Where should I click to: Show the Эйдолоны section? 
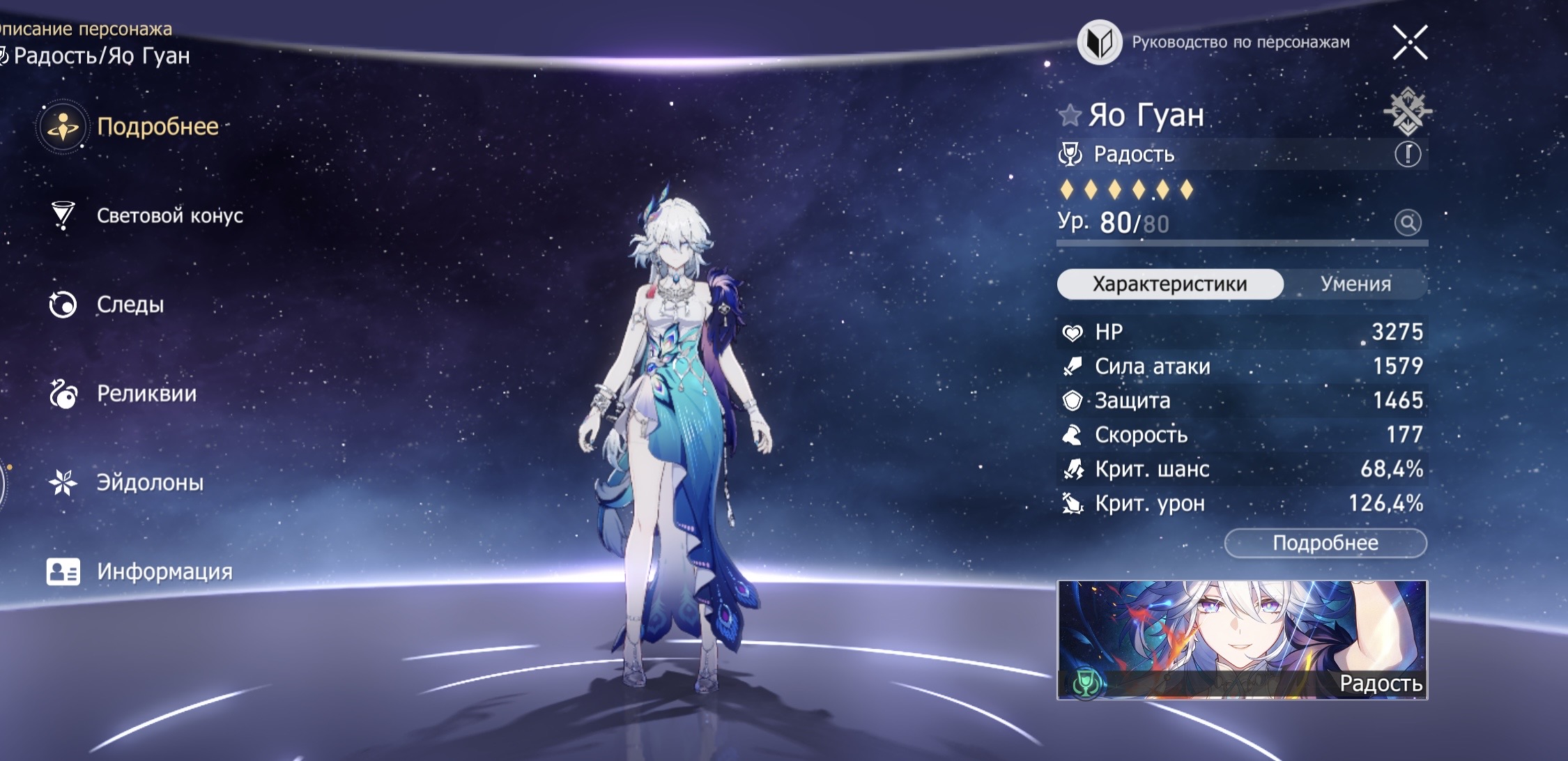pos(149,482)
